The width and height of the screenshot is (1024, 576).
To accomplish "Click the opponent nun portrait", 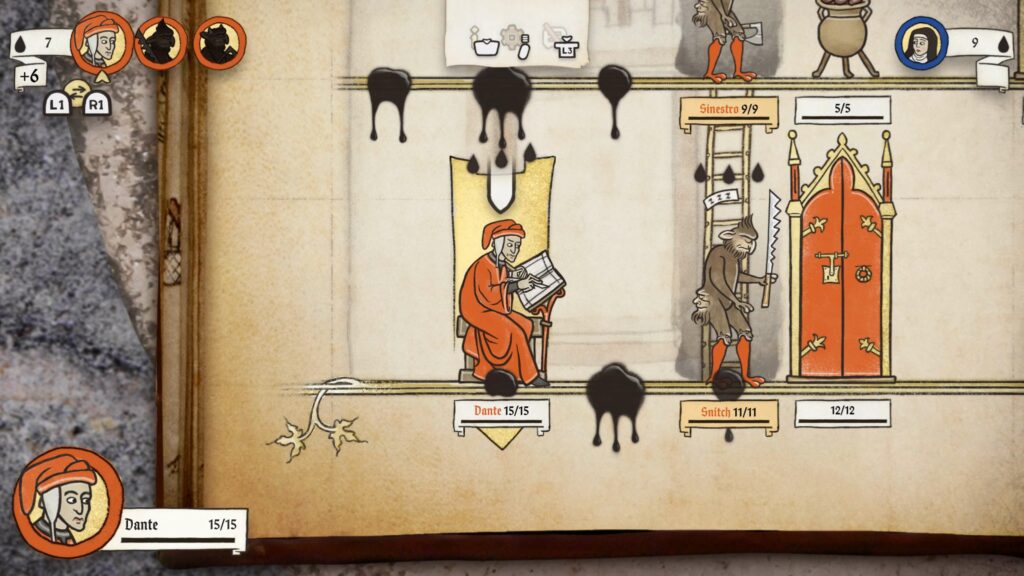I will coord(921,44).
